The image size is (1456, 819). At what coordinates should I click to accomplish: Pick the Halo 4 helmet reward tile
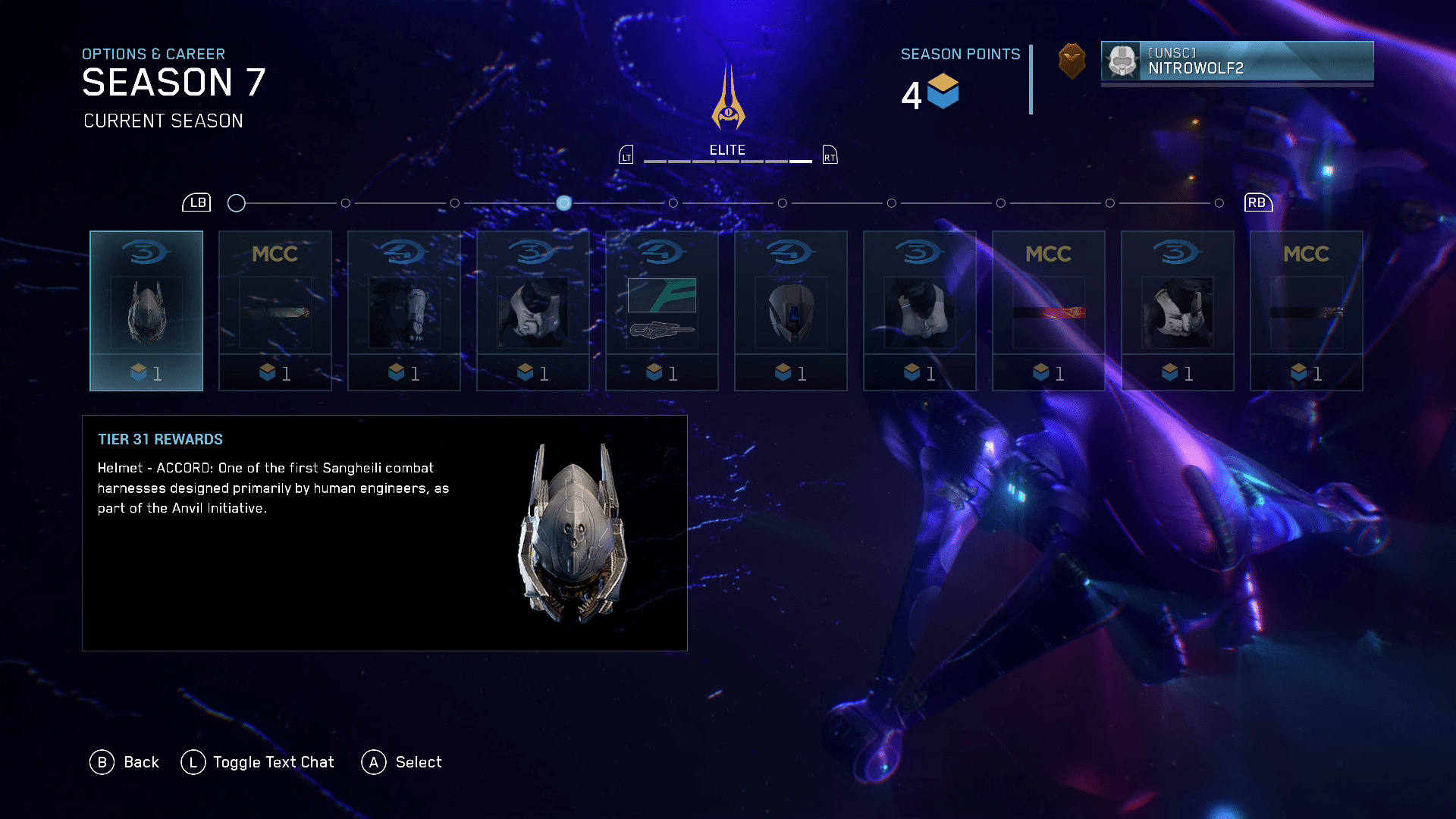[x=791, y=311]
